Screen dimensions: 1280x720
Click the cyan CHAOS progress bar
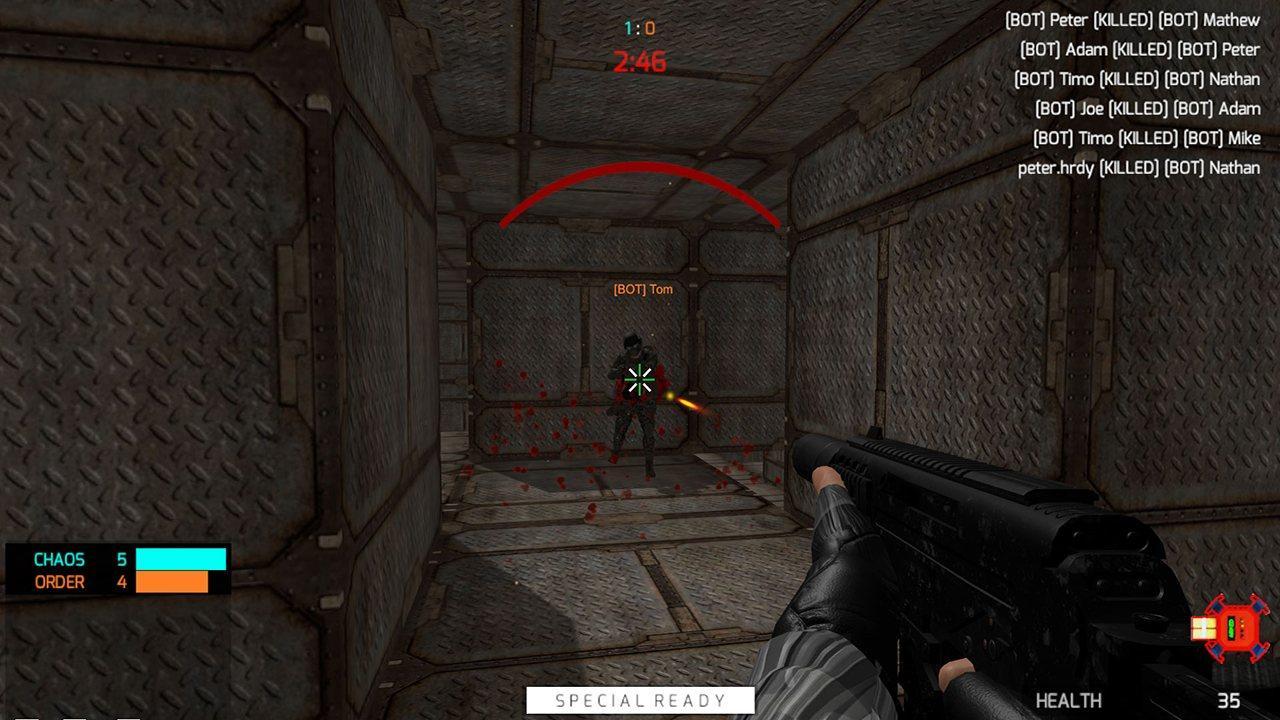pos(181,559)
